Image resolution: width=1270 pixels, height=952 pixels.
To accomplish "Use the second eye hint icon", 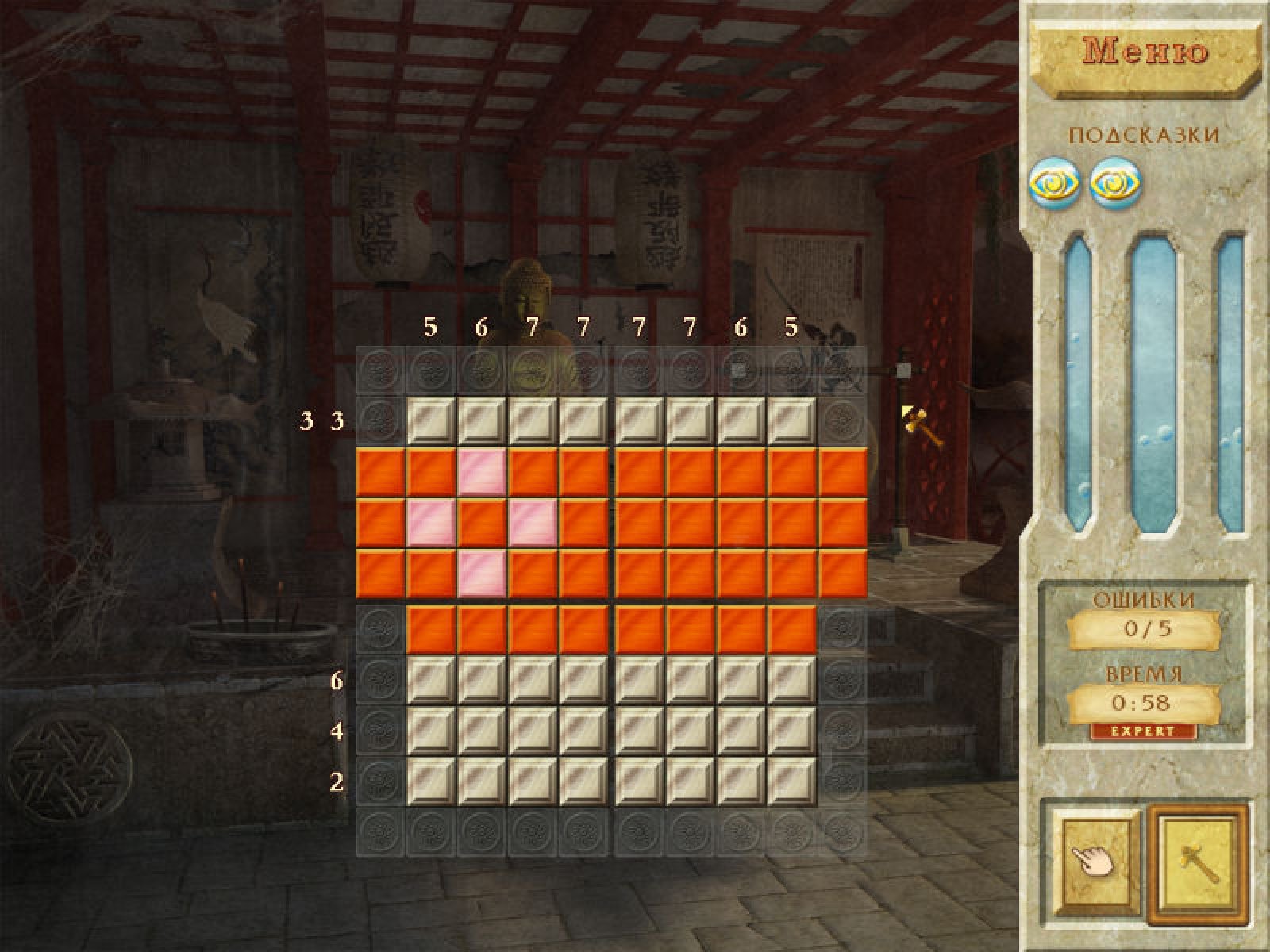I will [x=1115, y=183].
